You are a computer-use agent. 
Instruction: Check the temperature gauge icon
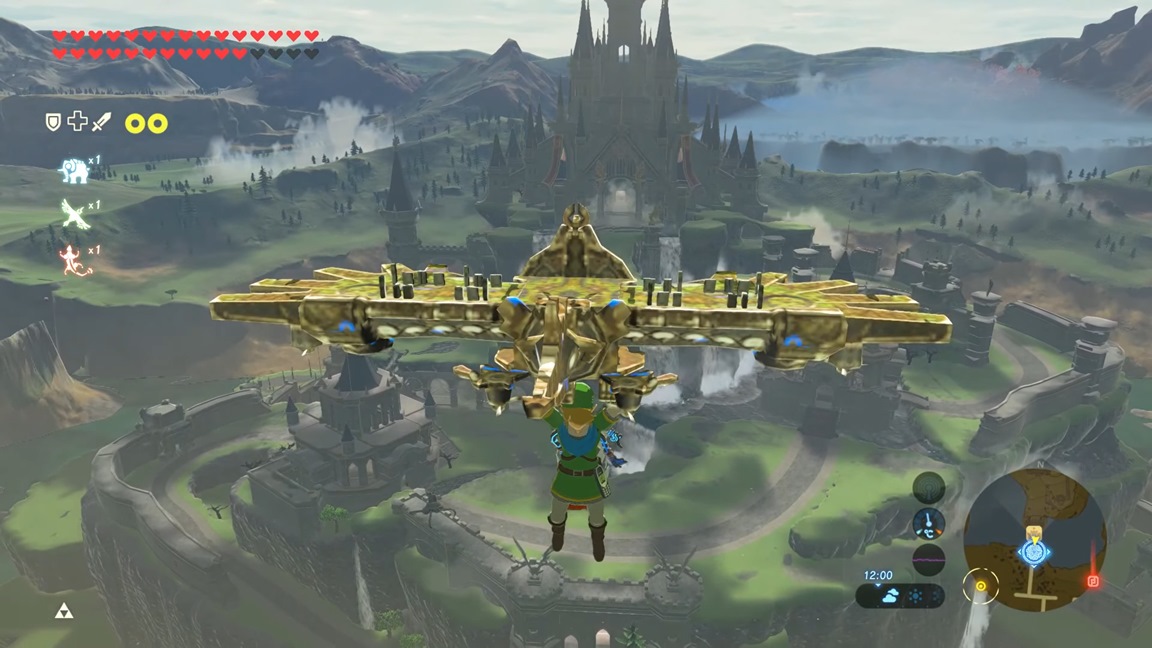pos(928,523)
